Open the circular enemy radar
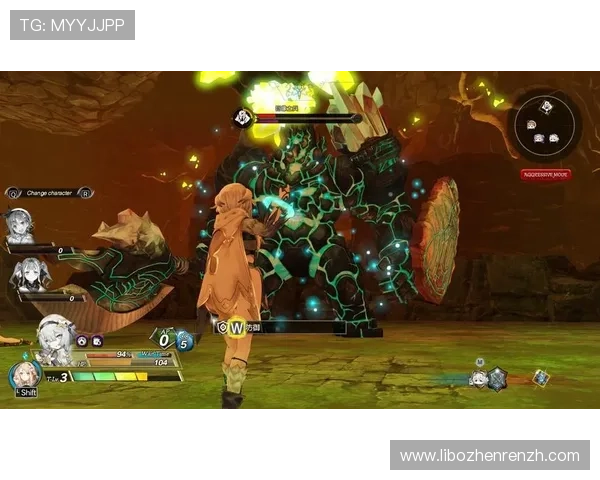Viewport: 600px width, 480px height. point(544,125)
